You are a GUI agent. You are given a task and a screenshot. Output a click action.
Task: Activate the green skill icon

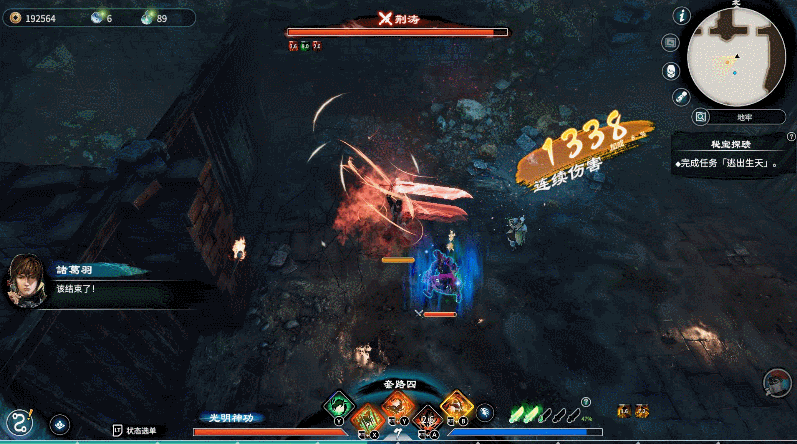pos(339,407)
